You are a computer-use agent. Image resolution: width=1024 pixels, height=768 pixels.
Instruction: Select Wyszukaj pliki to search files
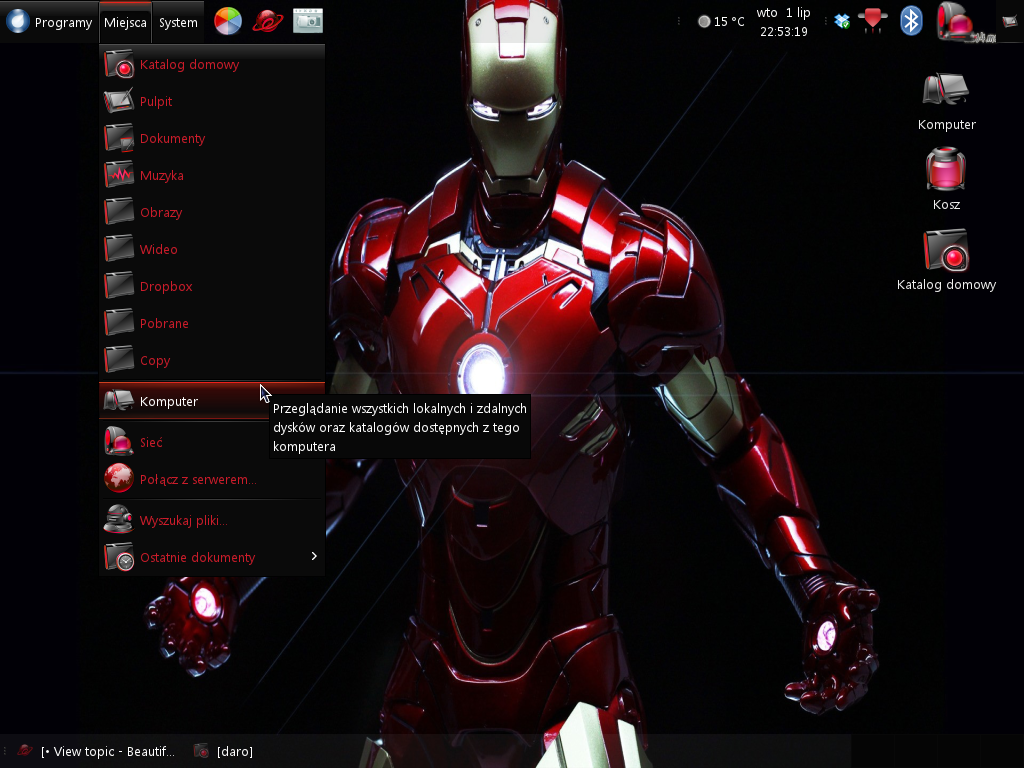coord(183,521)
